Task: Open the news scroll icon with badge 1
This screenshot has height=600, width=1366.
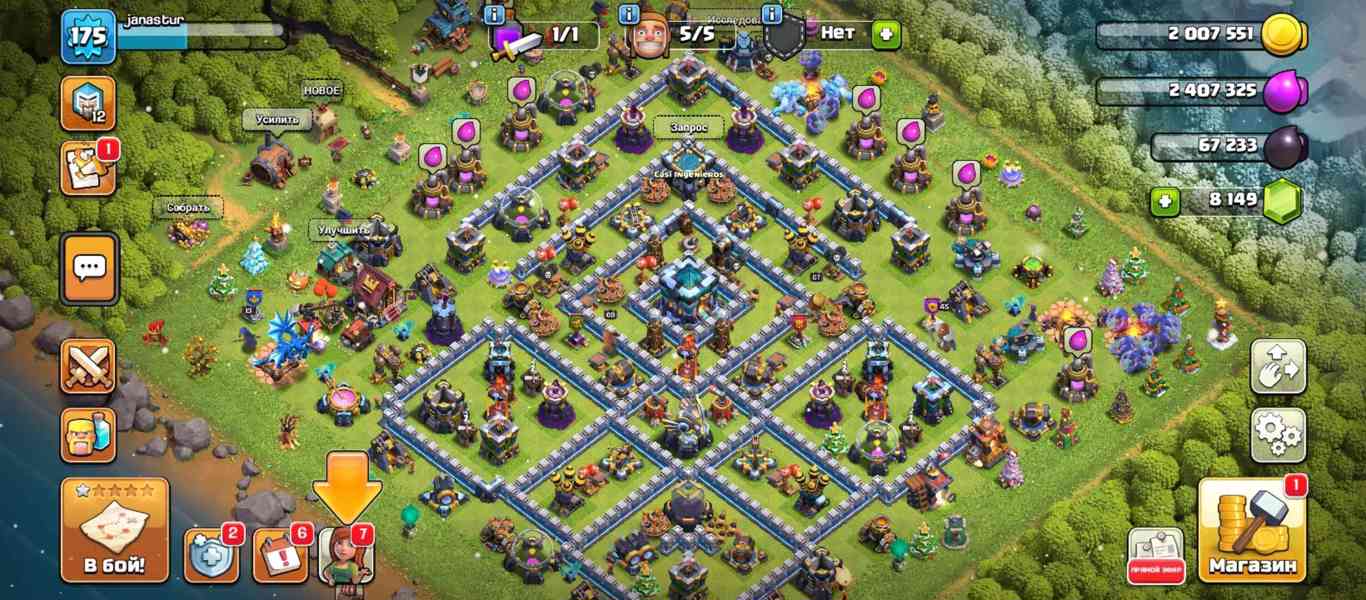Action: click(x=88, y=168)
